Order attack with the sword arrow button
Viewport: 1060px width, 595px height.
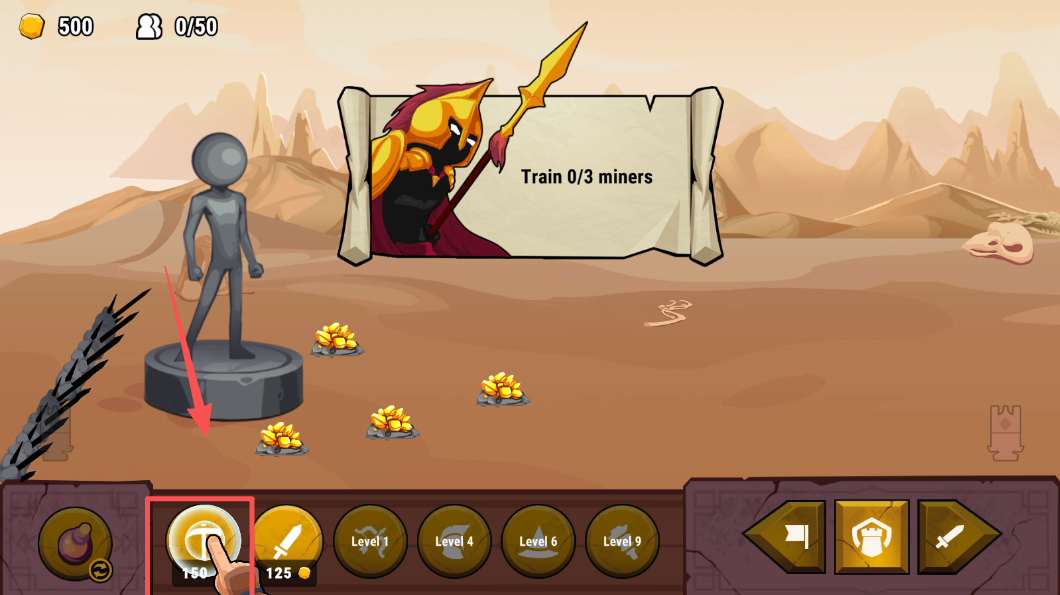click(955, 538)
